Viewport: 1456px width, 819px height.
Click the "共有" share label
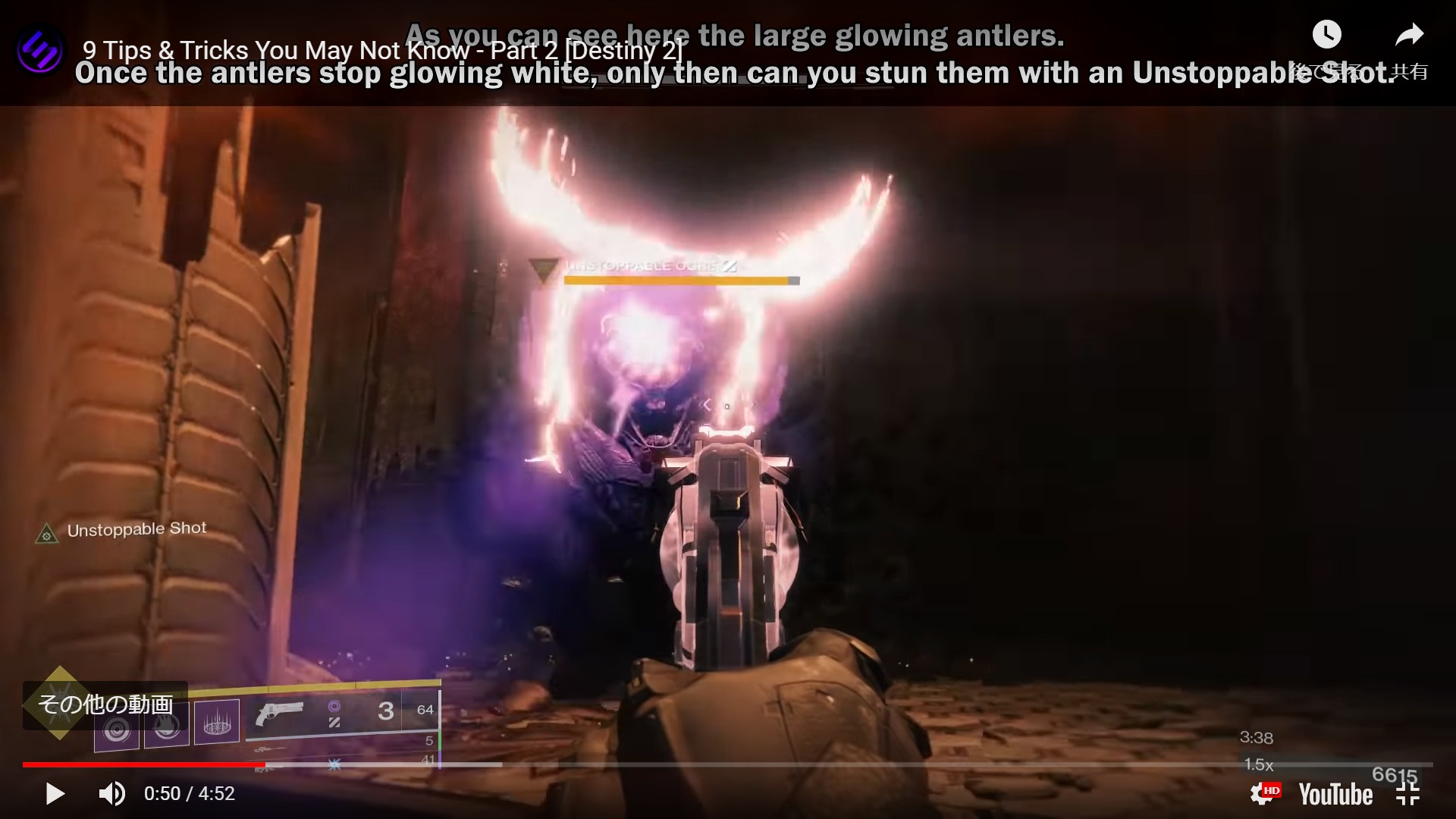pyautogui.click(x=1412, y=72)
